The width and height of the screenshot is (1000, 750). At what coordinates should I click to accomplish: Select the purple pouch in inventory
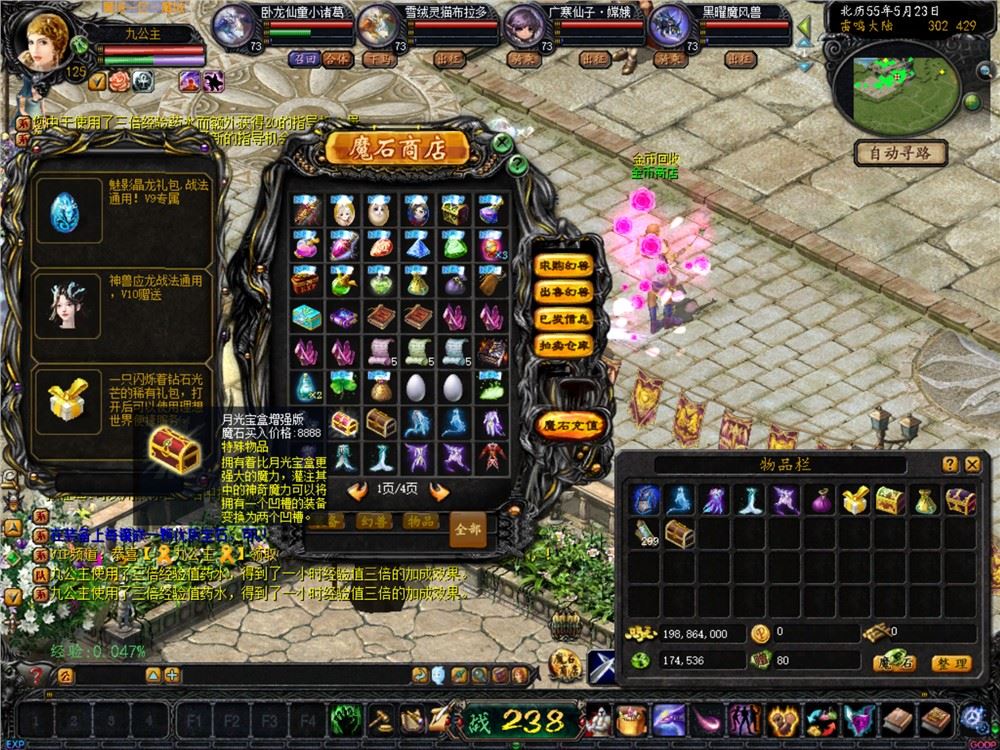click(x=819, y=500)
